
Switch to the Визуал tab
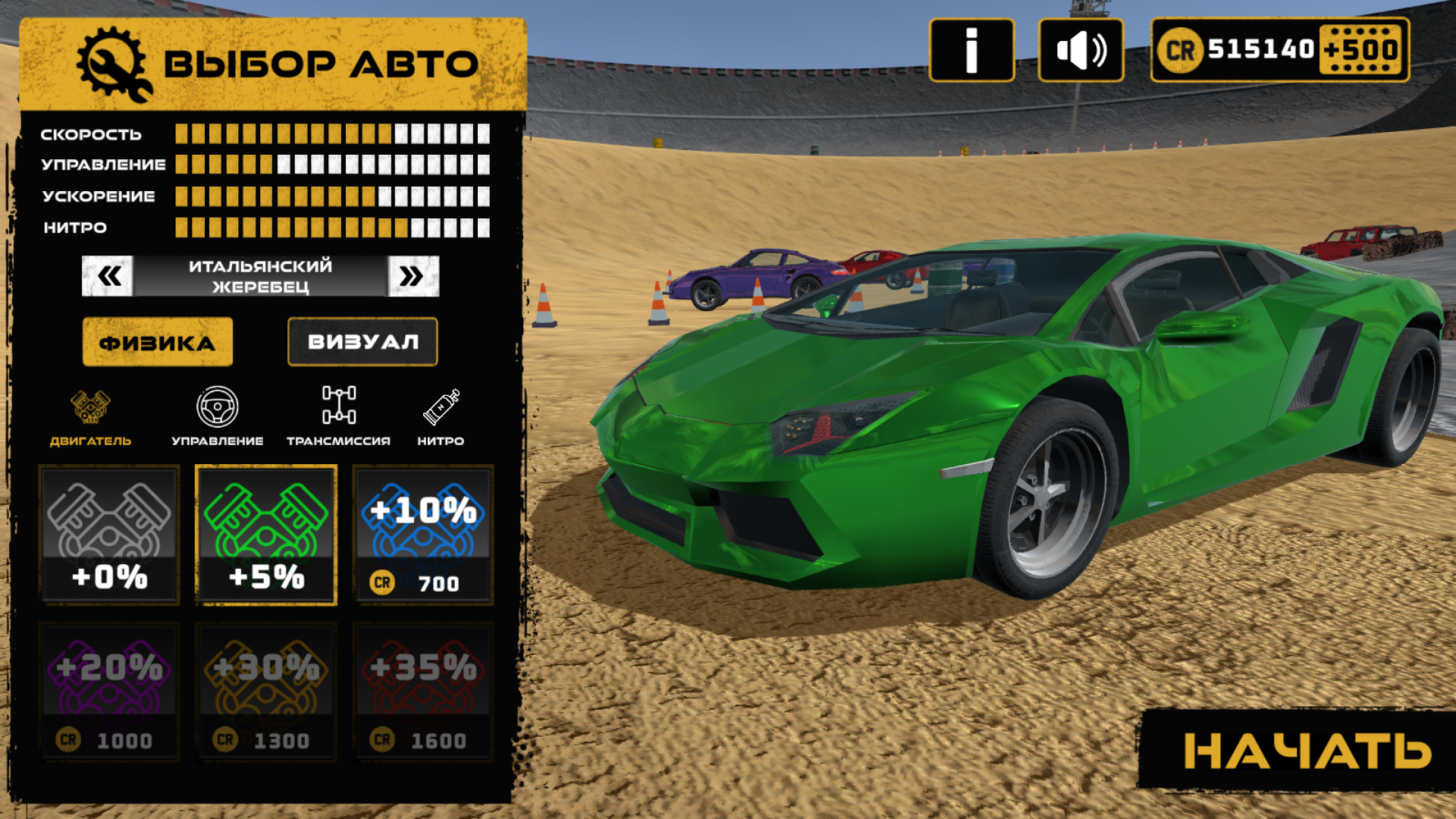(362, 341)
